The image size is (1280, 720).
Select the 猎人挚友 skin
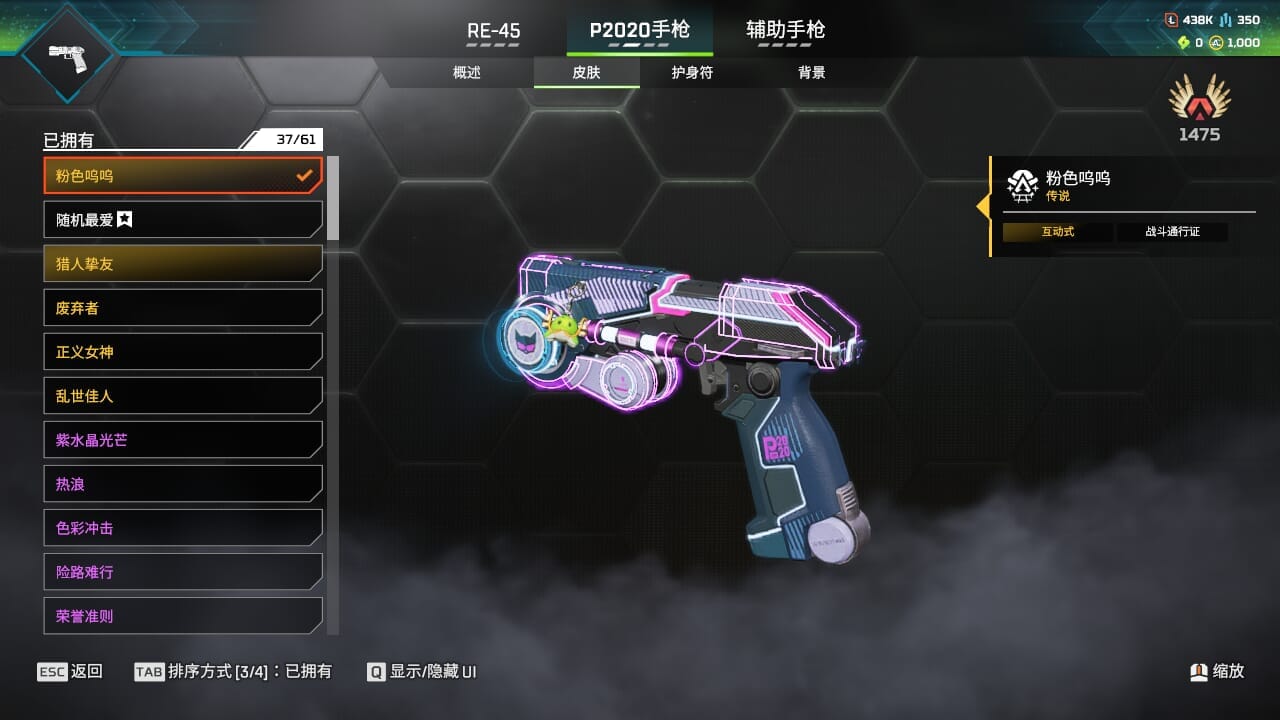[x=183, y=264]
